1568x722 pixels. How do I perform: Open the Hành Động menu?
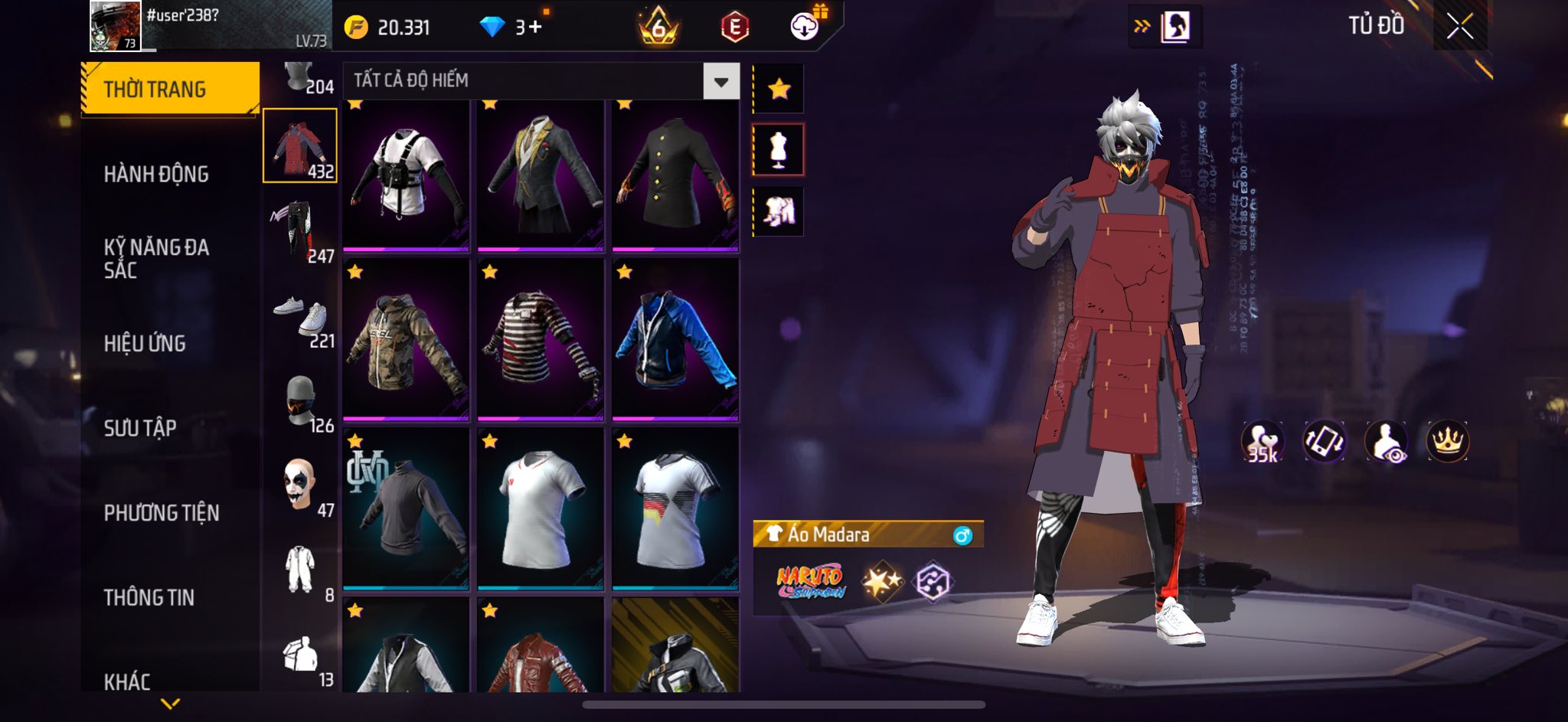point(156,174)
